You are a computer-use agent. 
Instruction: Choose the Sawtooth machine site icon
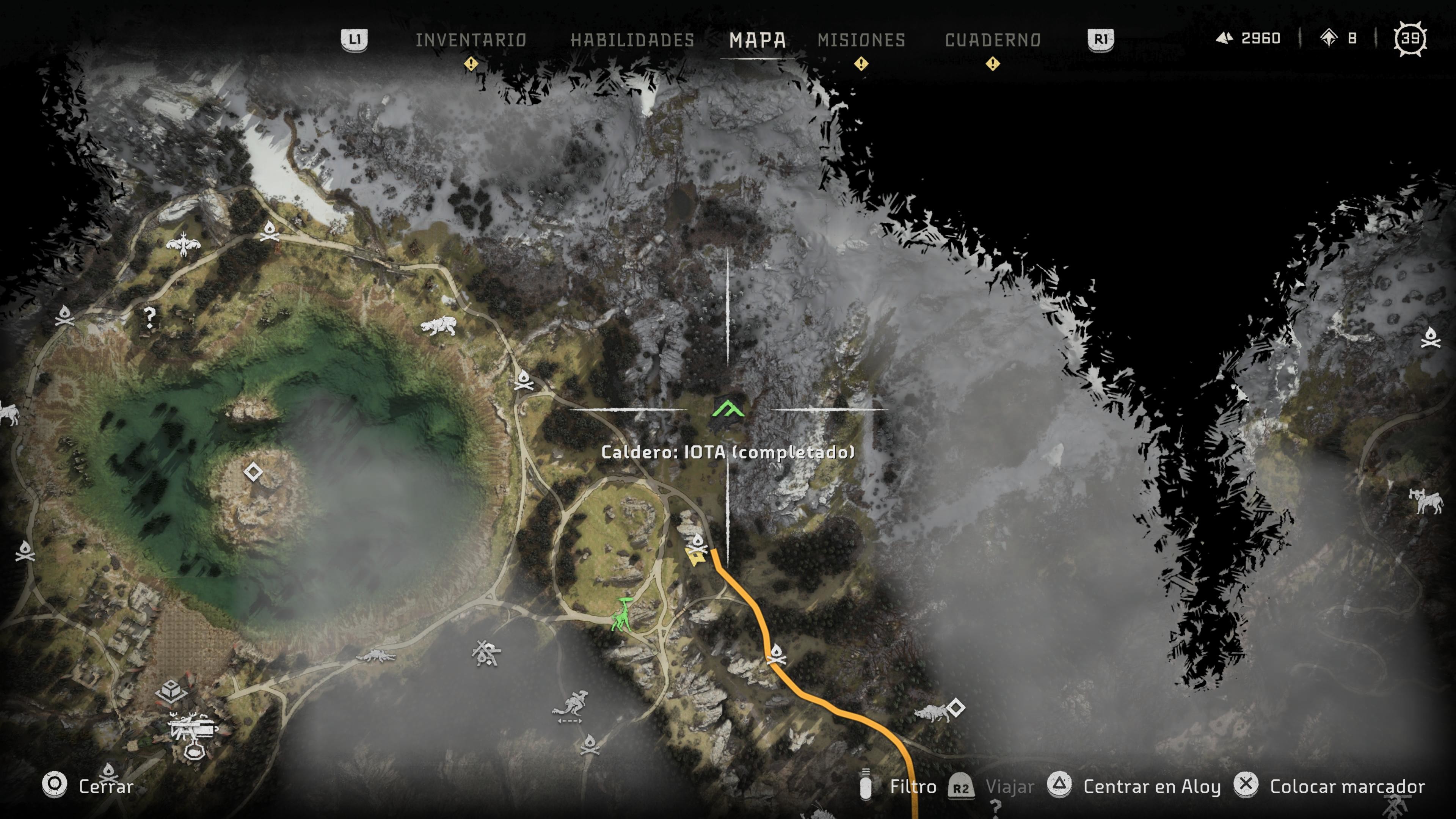tap(439, 326)
